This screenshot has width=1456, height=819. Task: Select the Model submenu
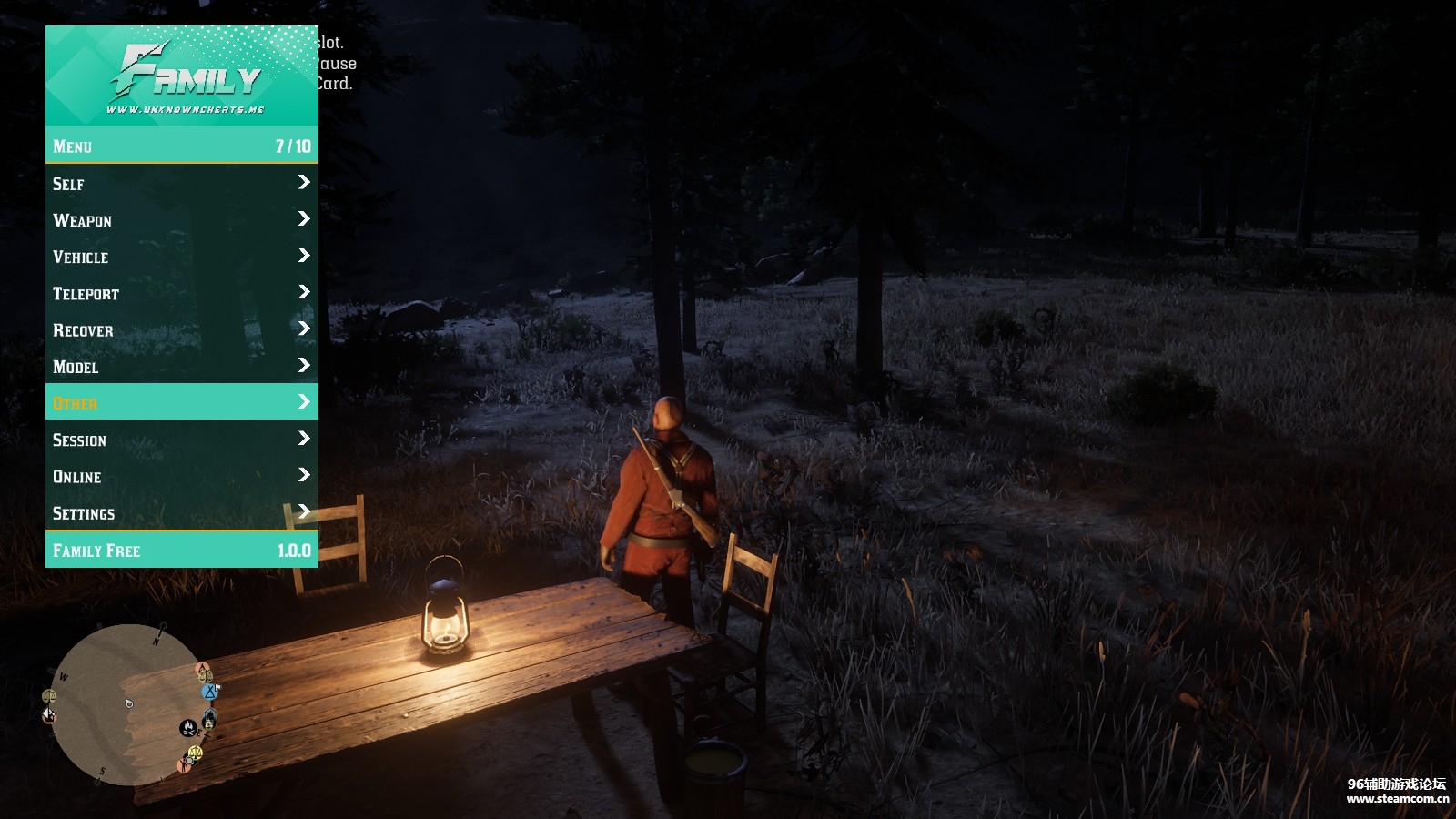pyautogui.click(x=181, y=366)
